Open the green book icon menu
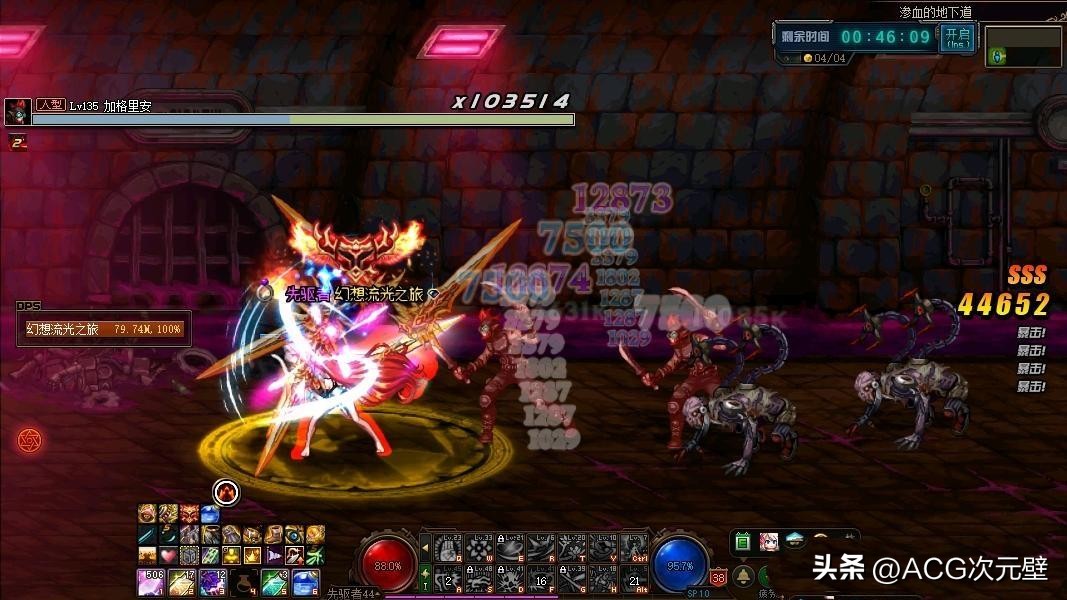Viewport: 1067px width, 600px height. (x=743, y=542)
